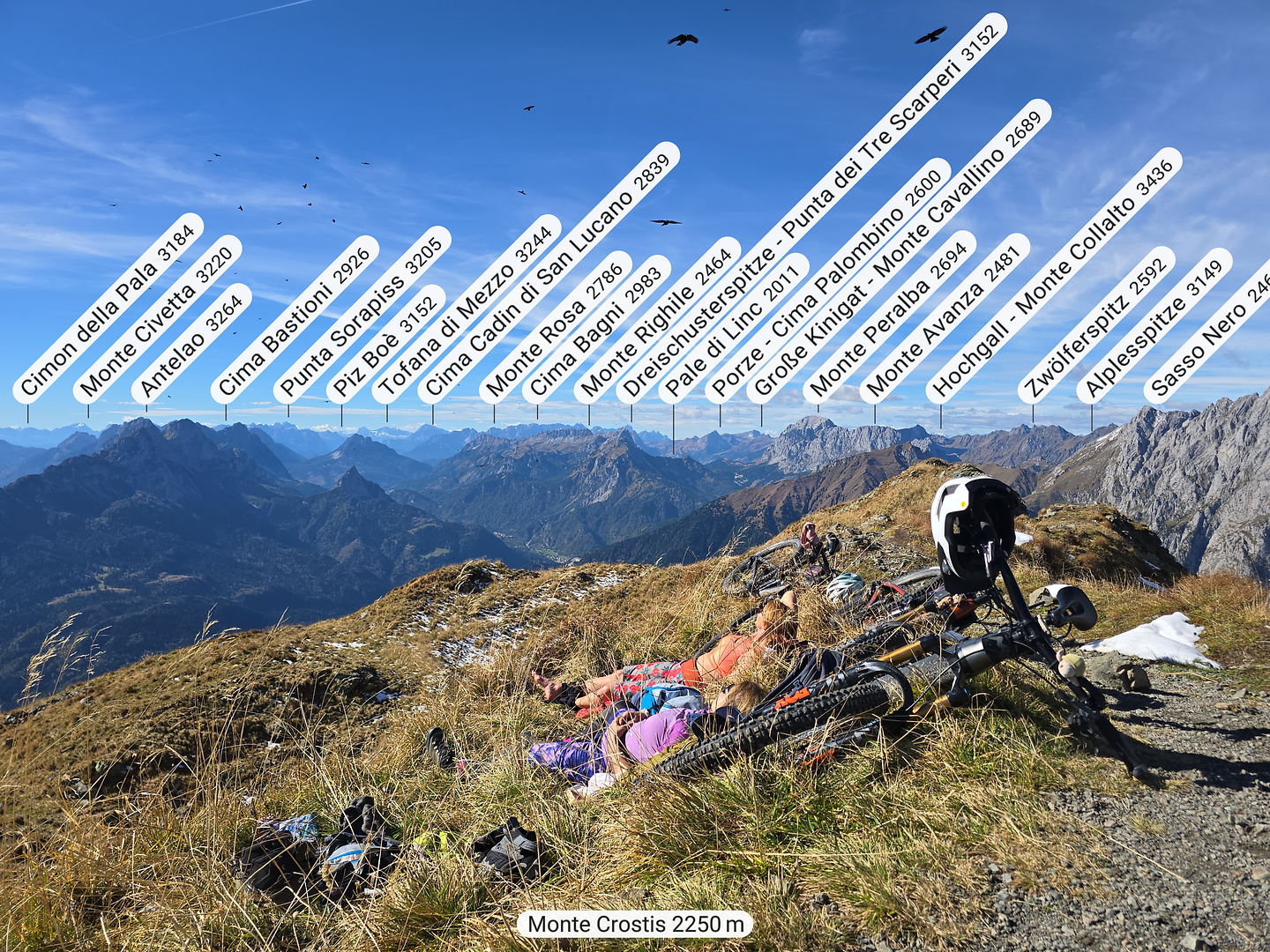Select the Monte Righile 2464 label
Image resolution: width=1270 pixels, height=952 pixels.
pyautogui.click(x=657, y=320)
